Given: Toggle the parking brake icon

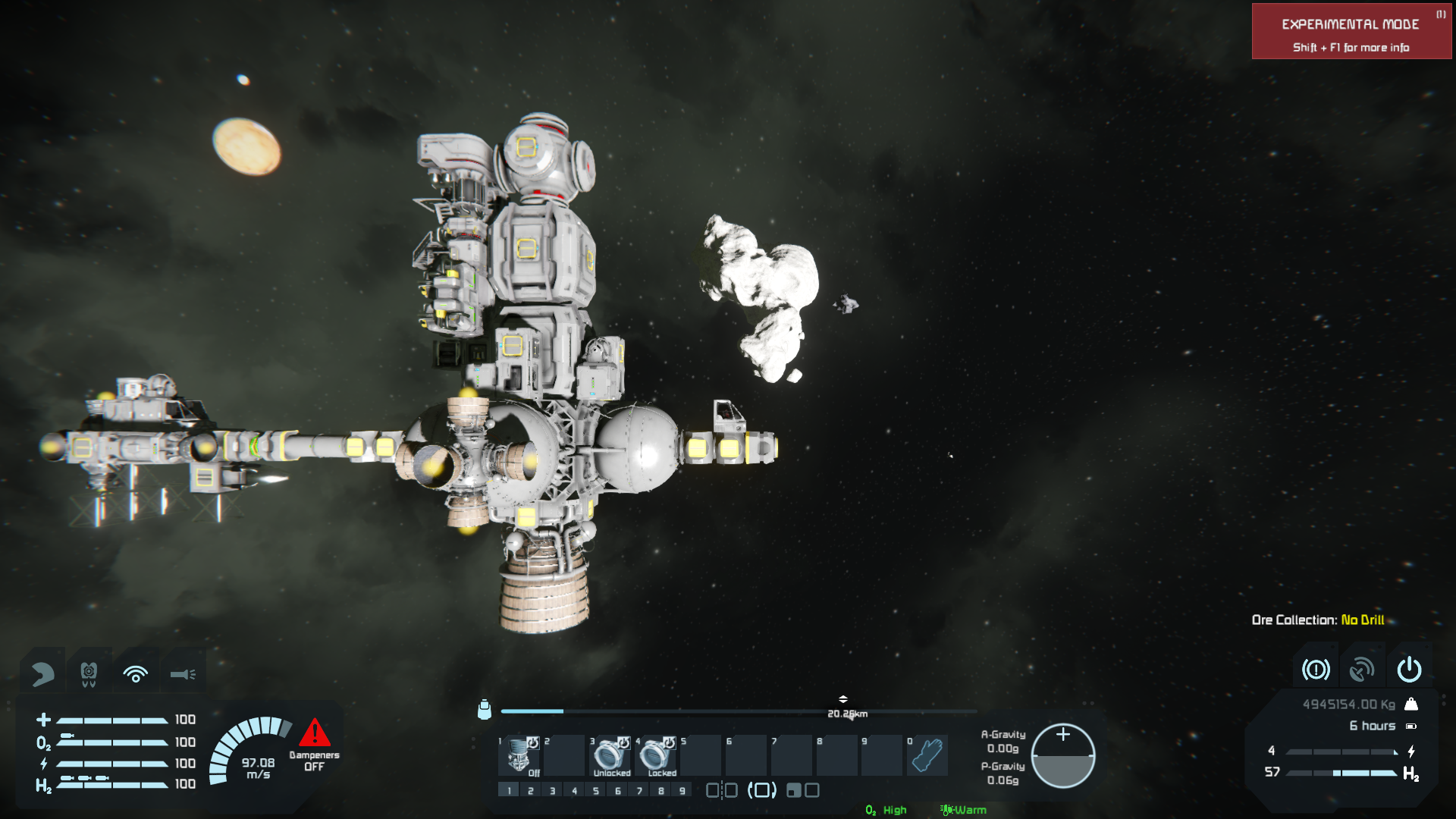Looking at the screenshot, I should [x=1316, y=670].
